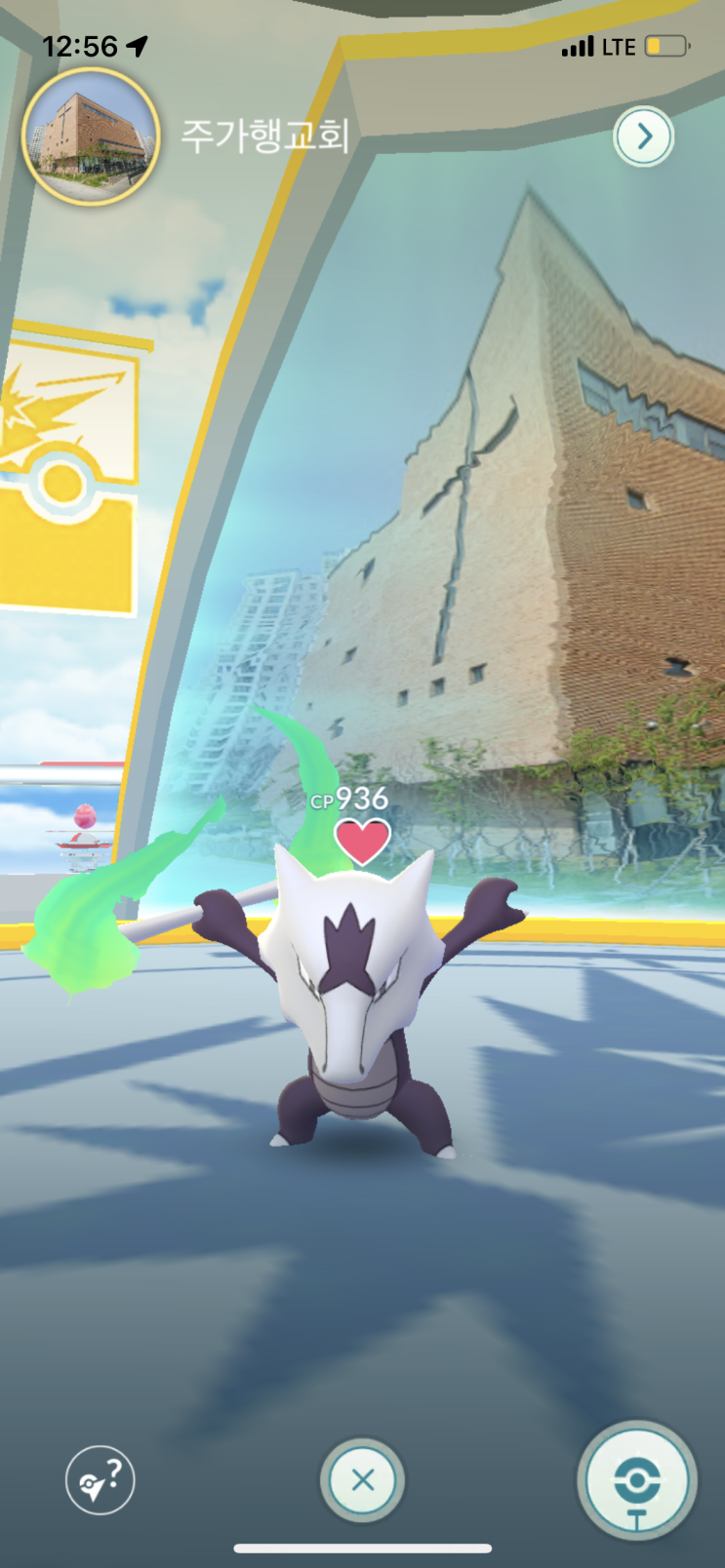Close the gym view with the X button

tap(362, 1479)
